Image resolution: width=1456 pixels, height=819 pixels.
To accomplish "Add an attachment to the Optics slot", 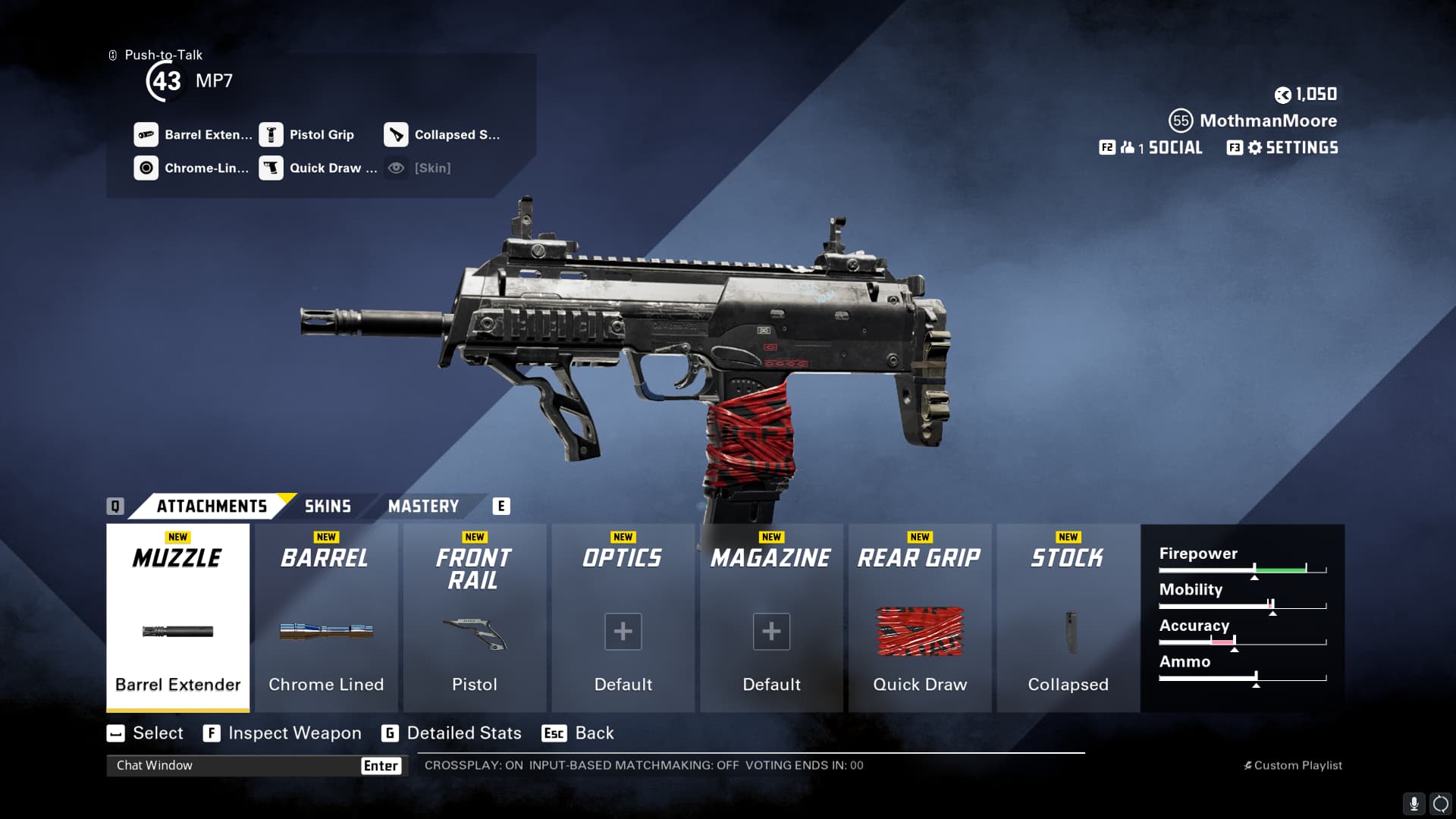I will (623, 631).
